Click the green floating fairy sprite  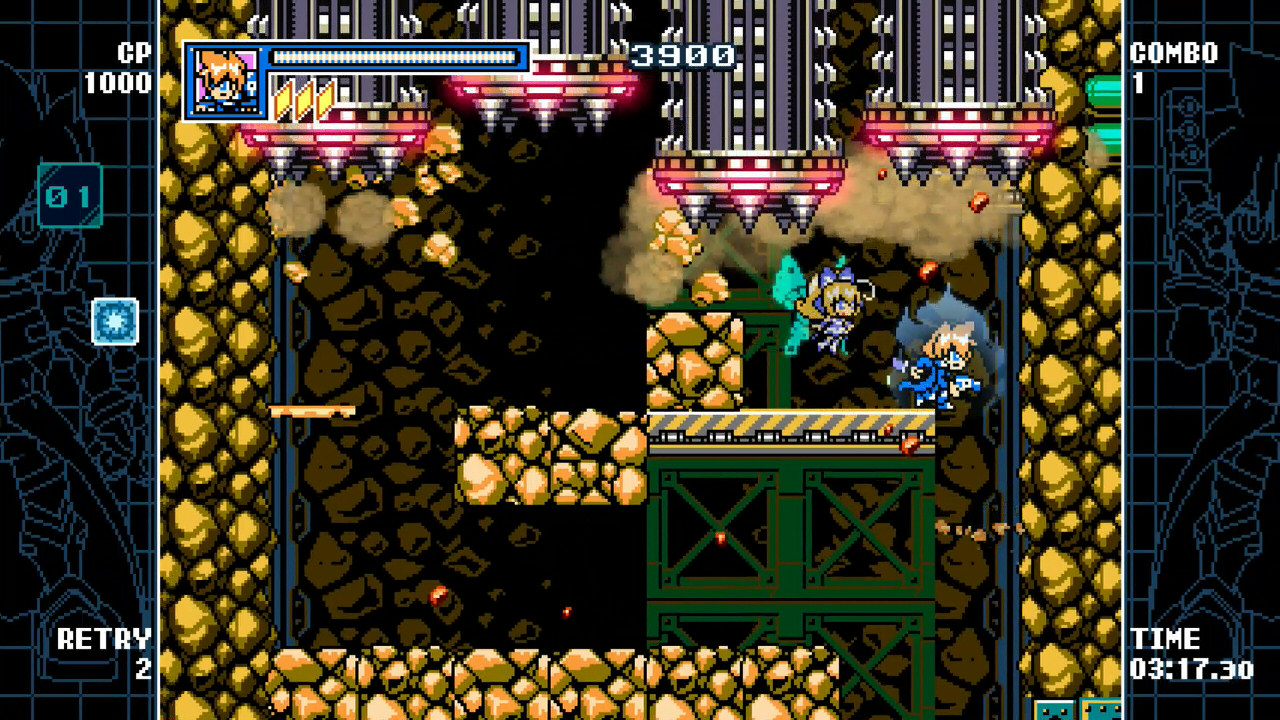tap(790, 295)
